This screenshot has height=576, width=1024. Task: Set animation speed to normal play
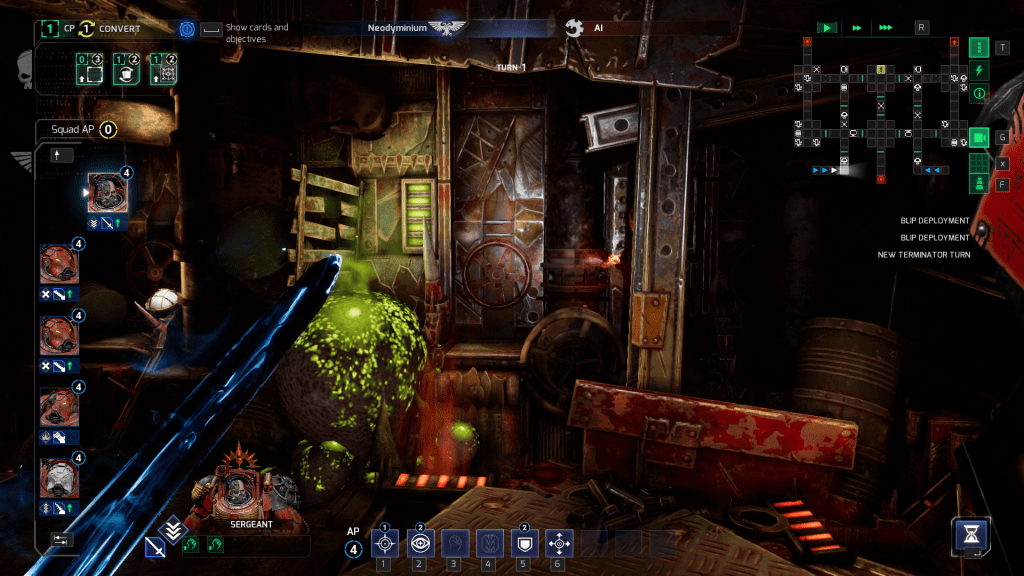click(x=827, y=28)
